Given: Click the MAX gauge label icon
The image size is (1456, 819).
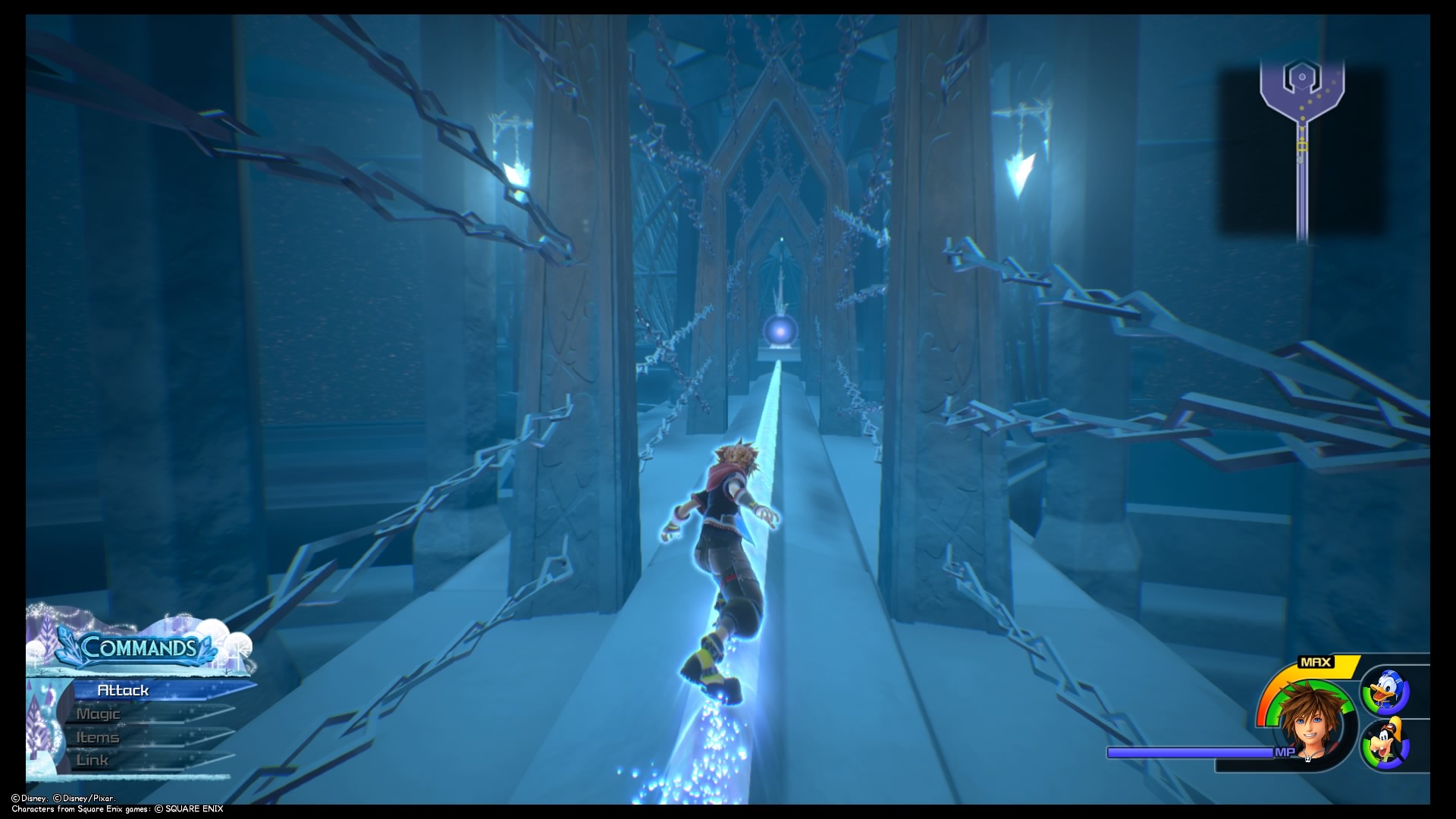Looking at the screenshot, I should click(1317, 663).
